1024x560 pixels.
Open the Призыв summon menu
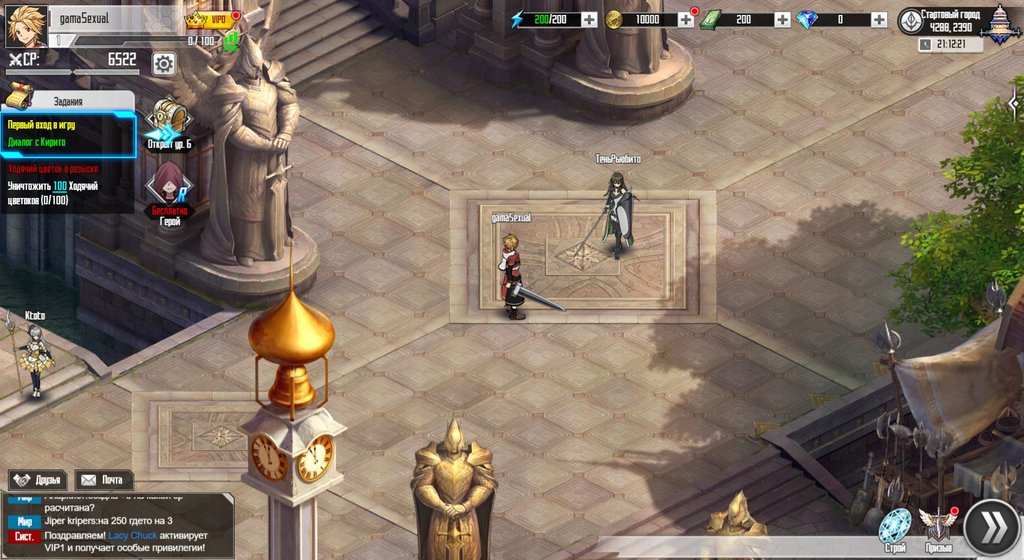pyautogui.click(x=938, y=528)
